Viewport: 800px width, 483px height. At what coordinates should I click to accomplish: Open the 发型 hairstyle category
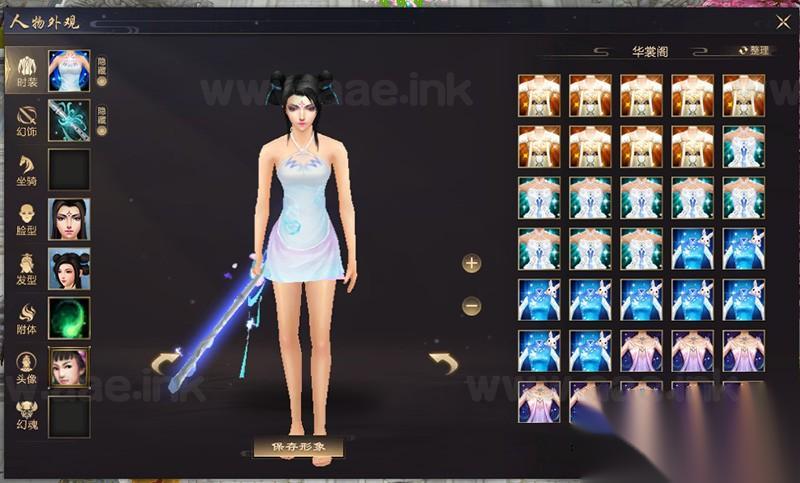28,268
